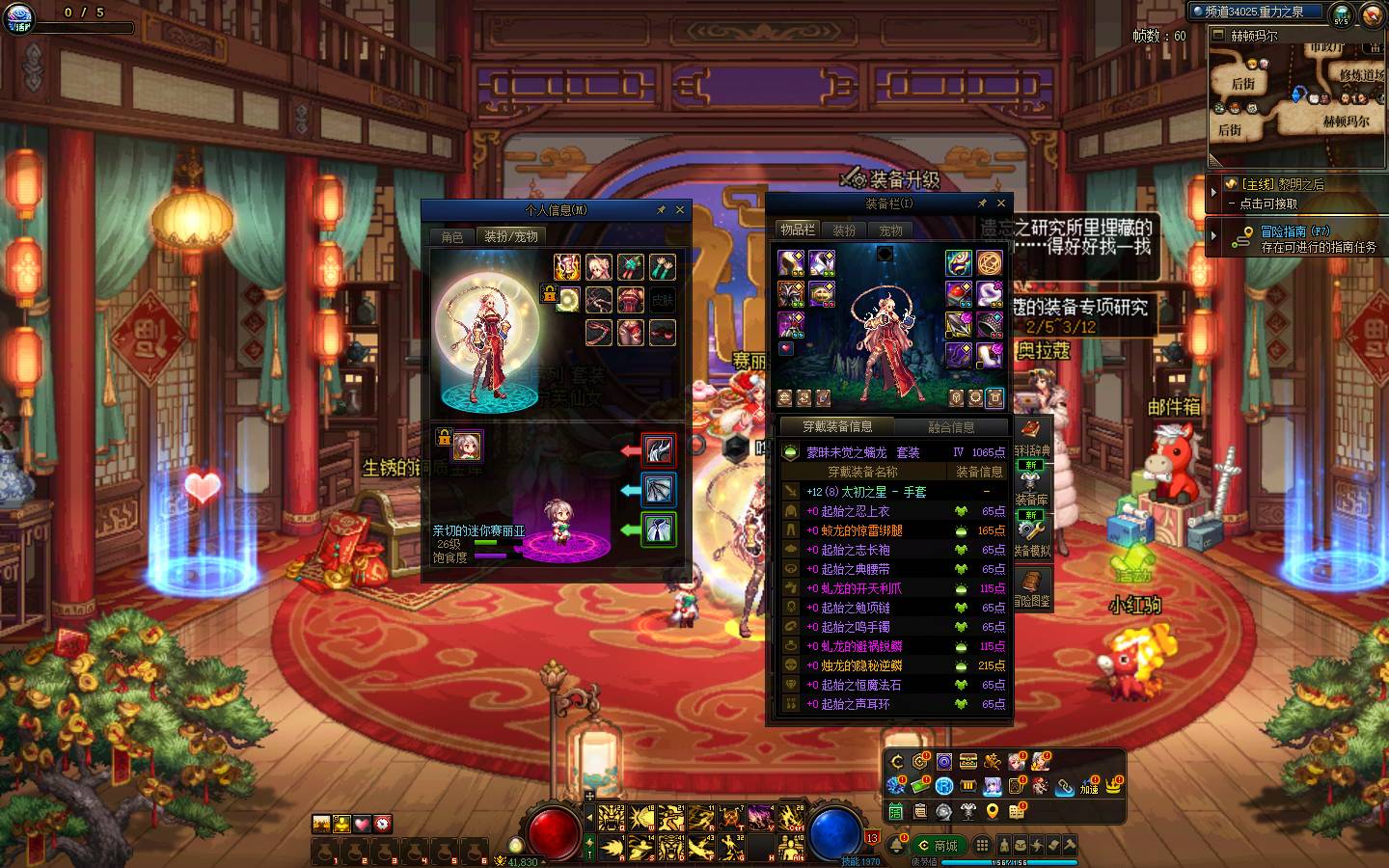
Task: Open the 加速 speed-up icon
Action: click(x=1089, y=785)
